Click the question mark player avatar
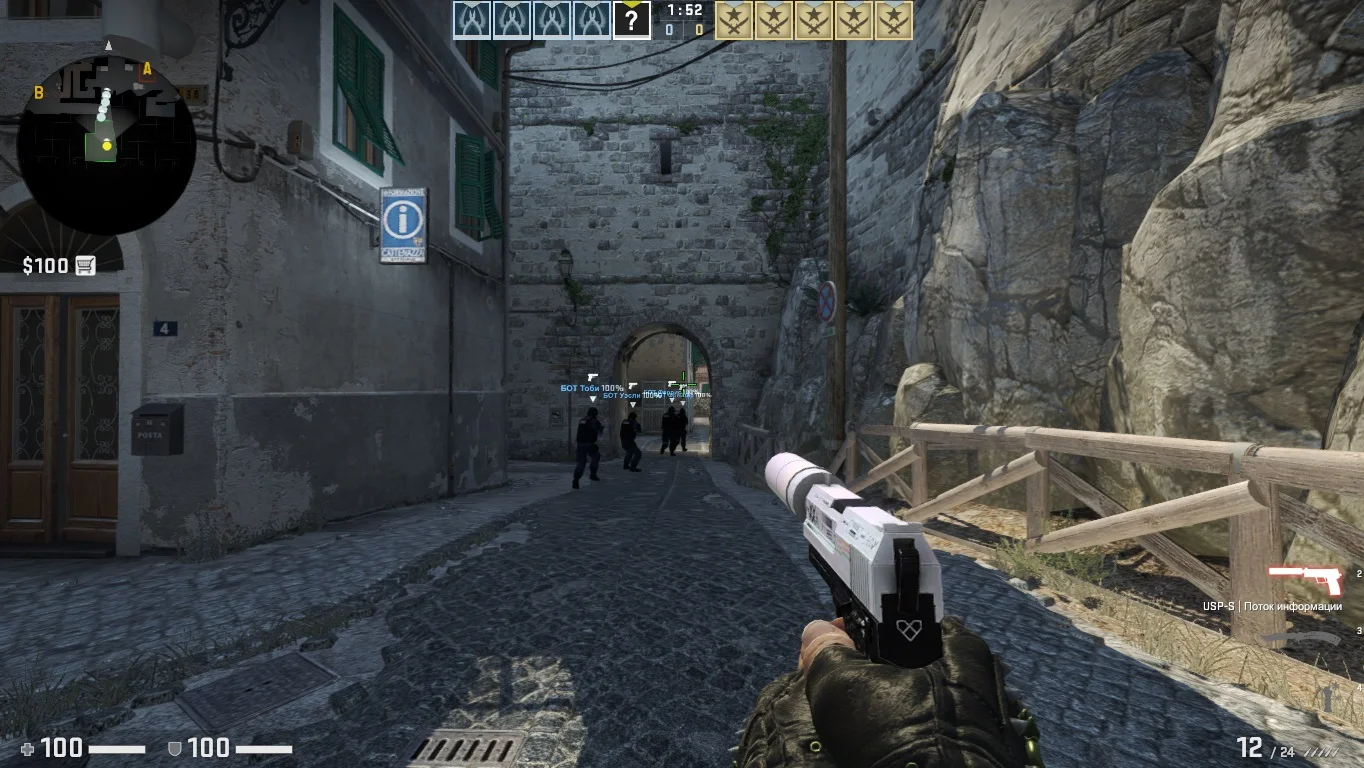Screen dimensions: 1364x768 631,20
